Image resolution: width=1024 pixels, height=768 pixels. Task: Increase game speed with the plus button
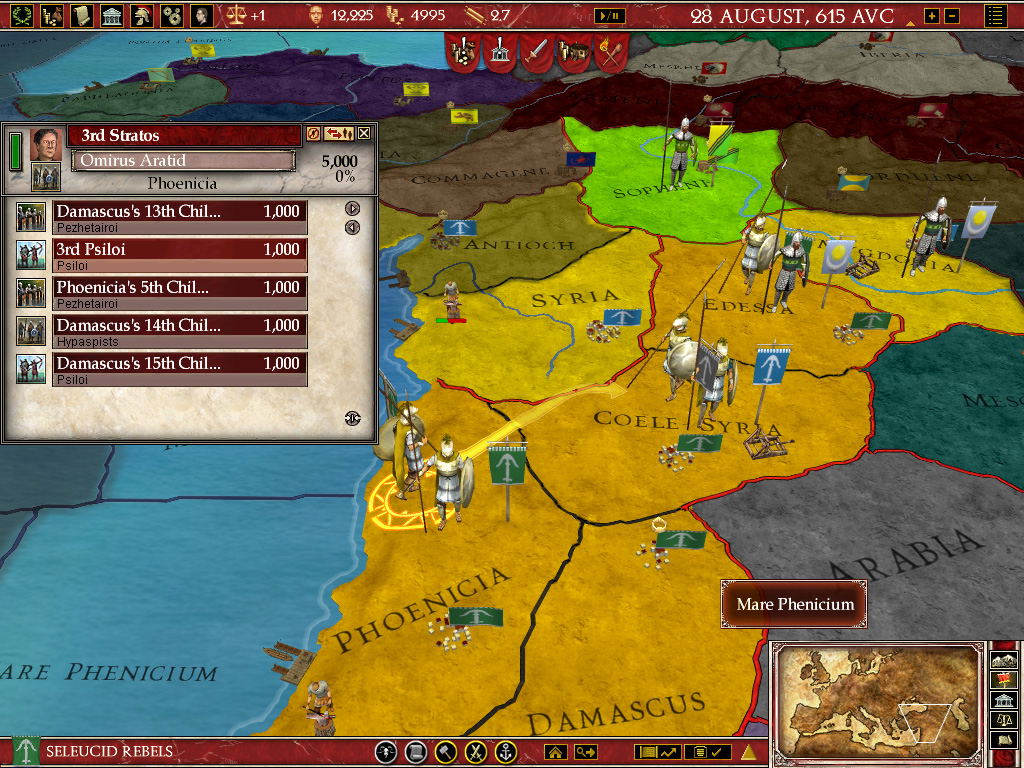click(931, 16)
